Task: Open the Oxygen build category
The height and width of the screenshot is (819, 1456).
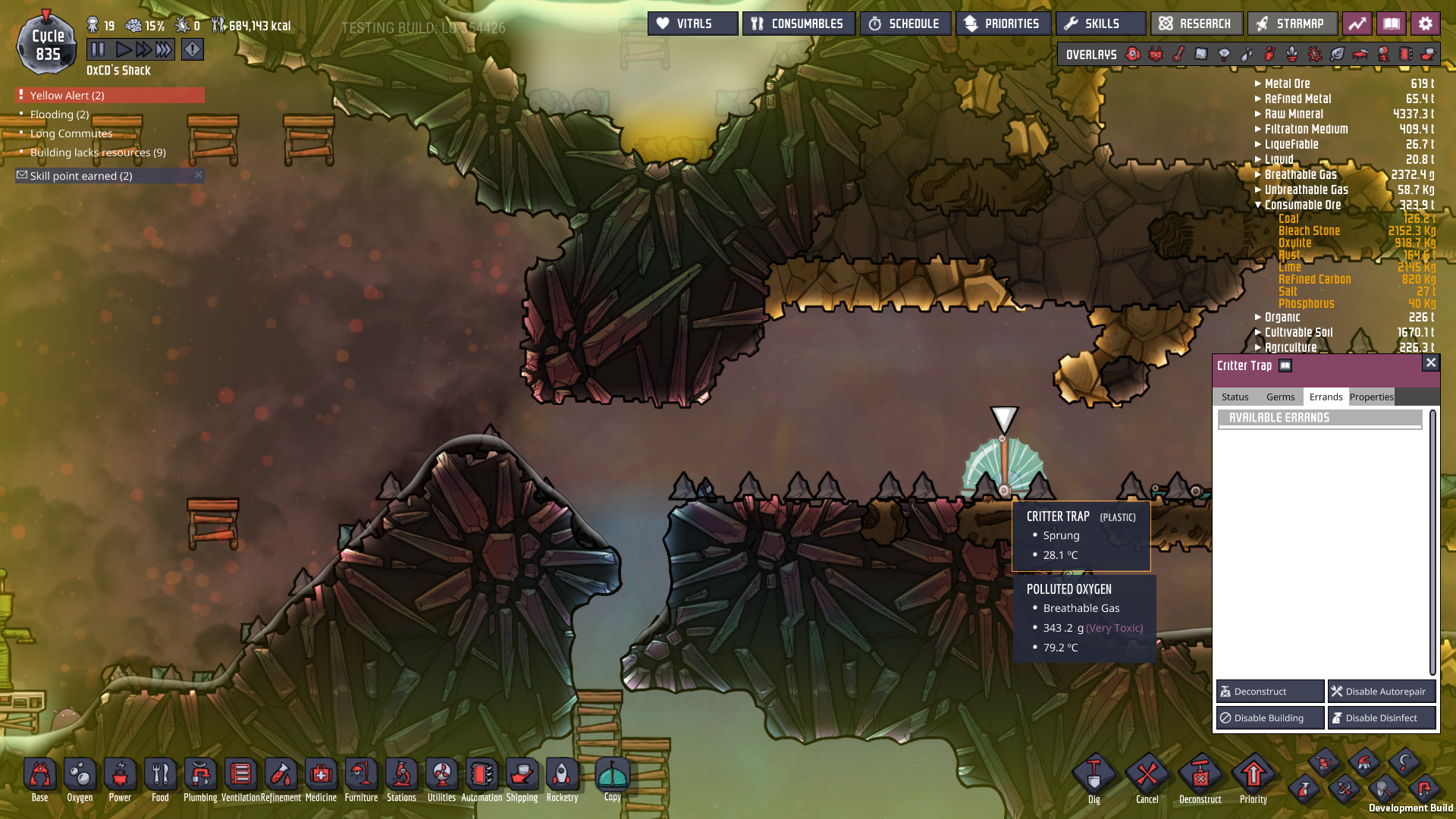Action: click(x=80, y=780)
